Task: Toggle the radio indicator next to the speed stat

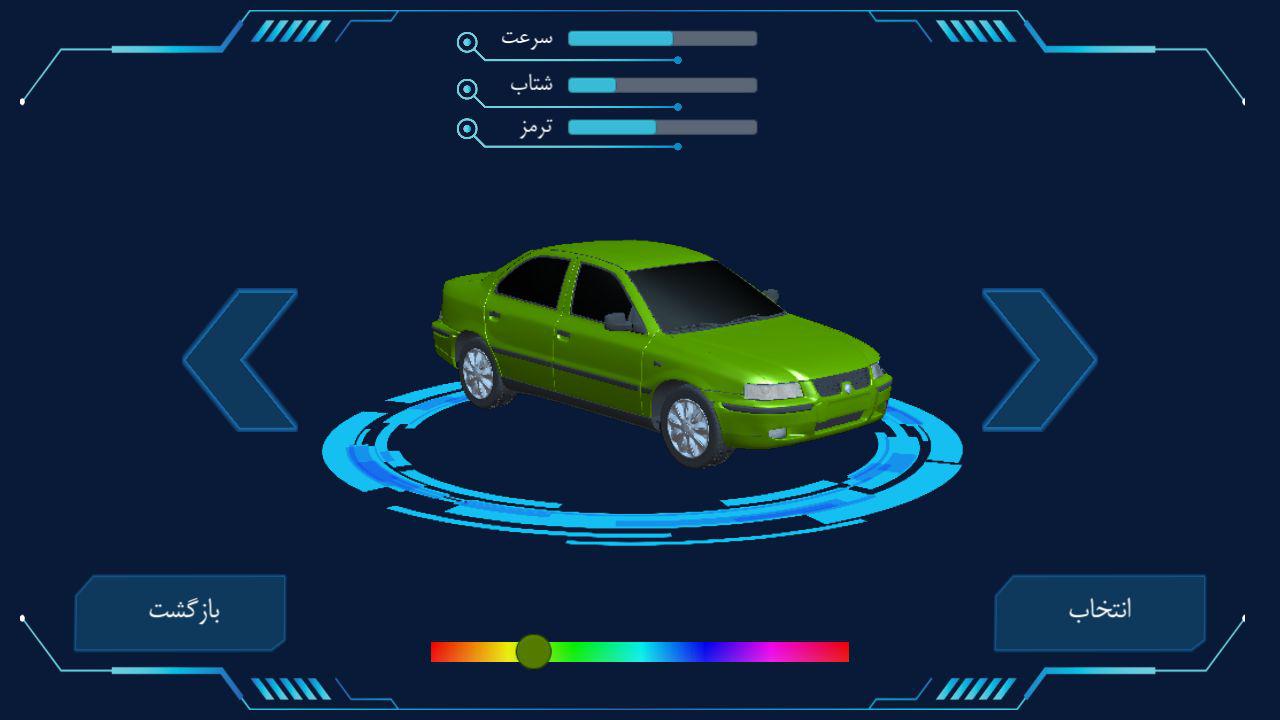Action: pos(465,40)
